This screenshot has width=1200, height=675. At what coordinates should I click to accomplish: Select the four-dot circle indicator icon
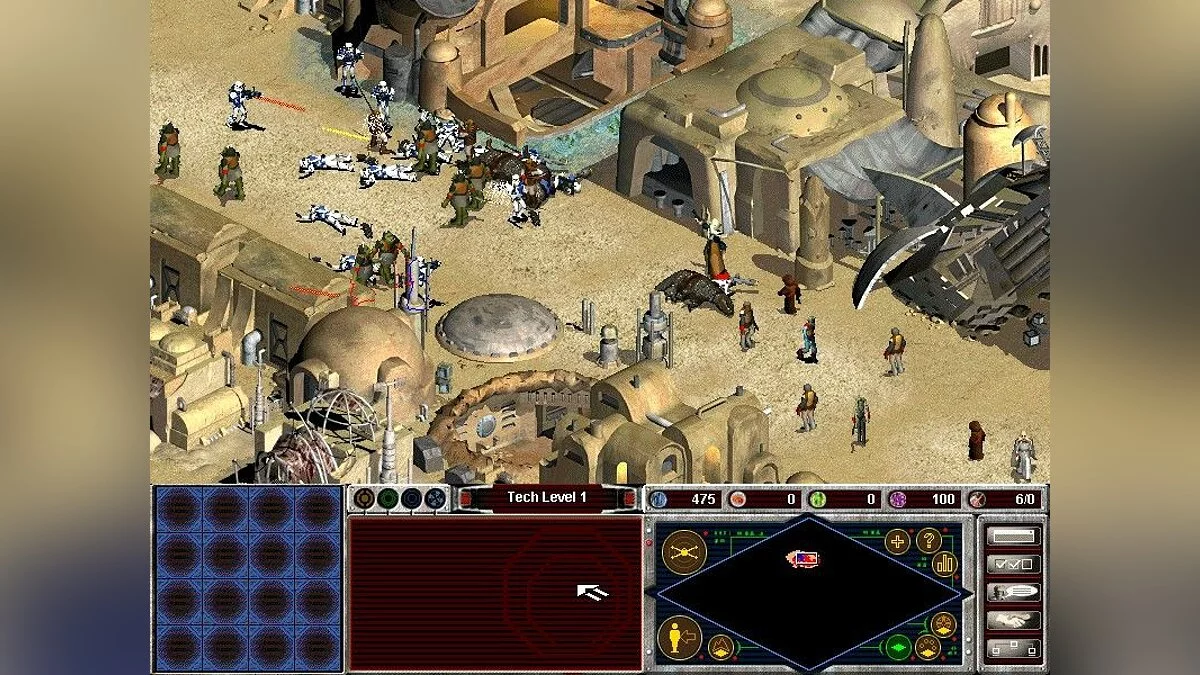pos(435,498)
